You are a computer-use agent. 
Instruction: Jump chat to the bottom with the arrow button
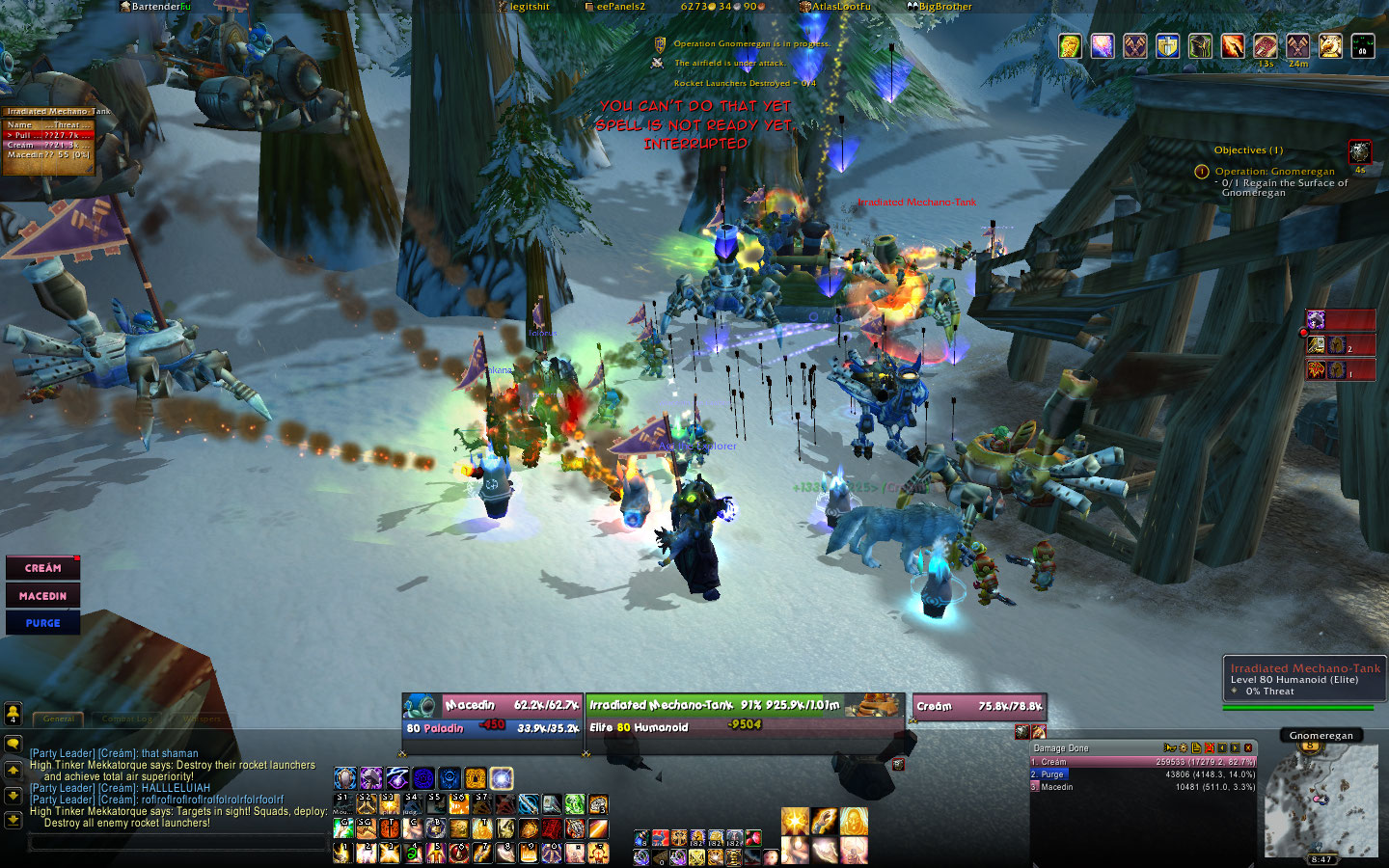tap(13, 819)
